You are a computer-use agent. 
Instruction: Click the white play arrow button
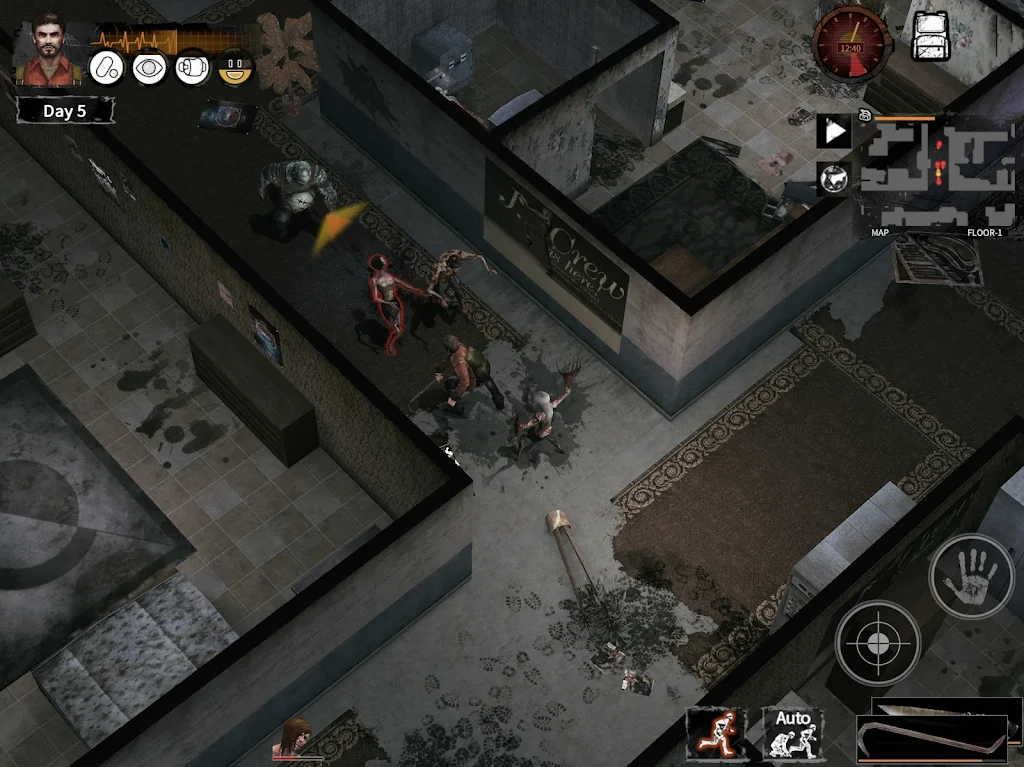(x=834, y=131)
